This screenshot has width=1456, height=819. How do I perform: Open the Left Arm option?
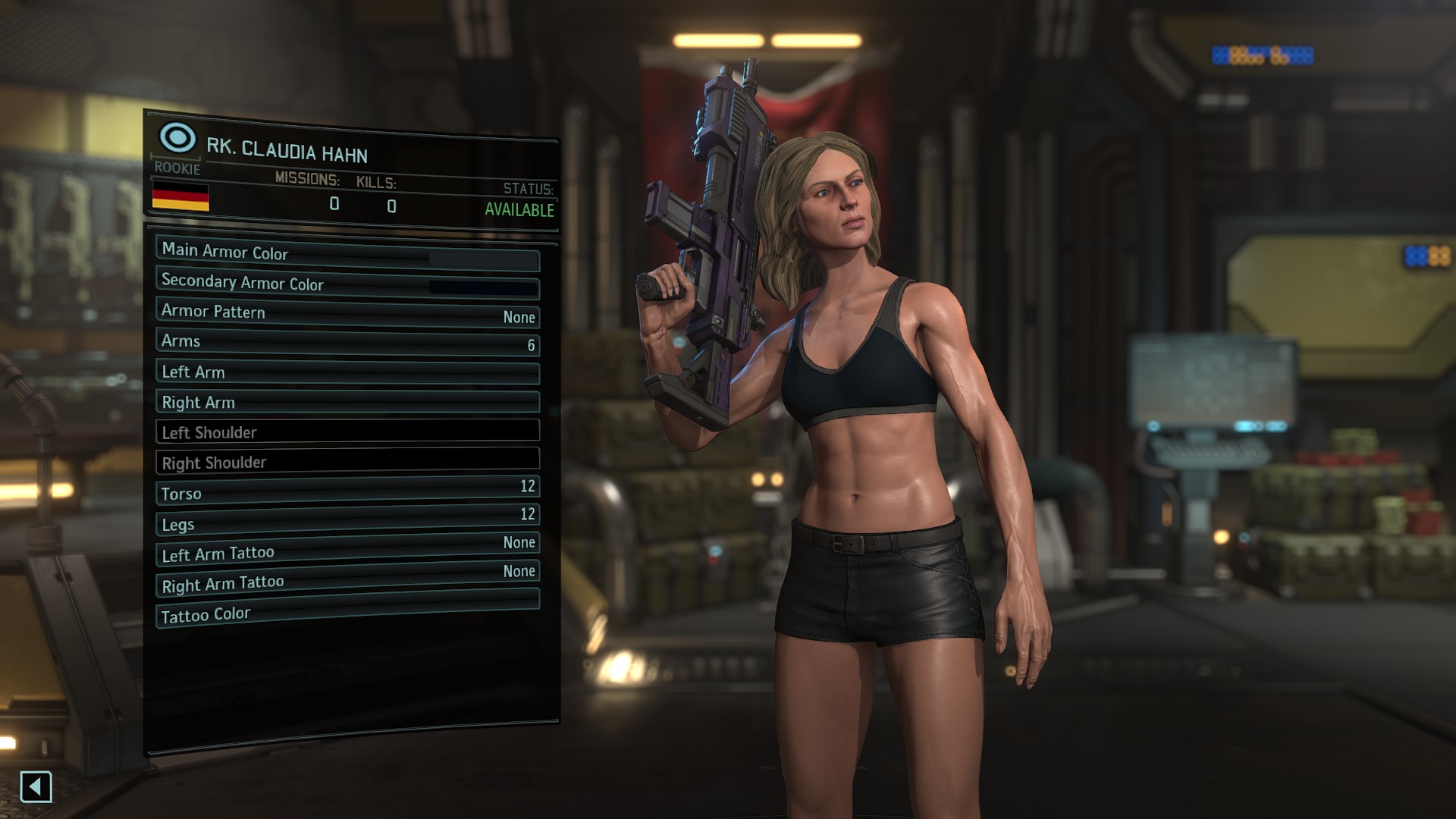347,372
